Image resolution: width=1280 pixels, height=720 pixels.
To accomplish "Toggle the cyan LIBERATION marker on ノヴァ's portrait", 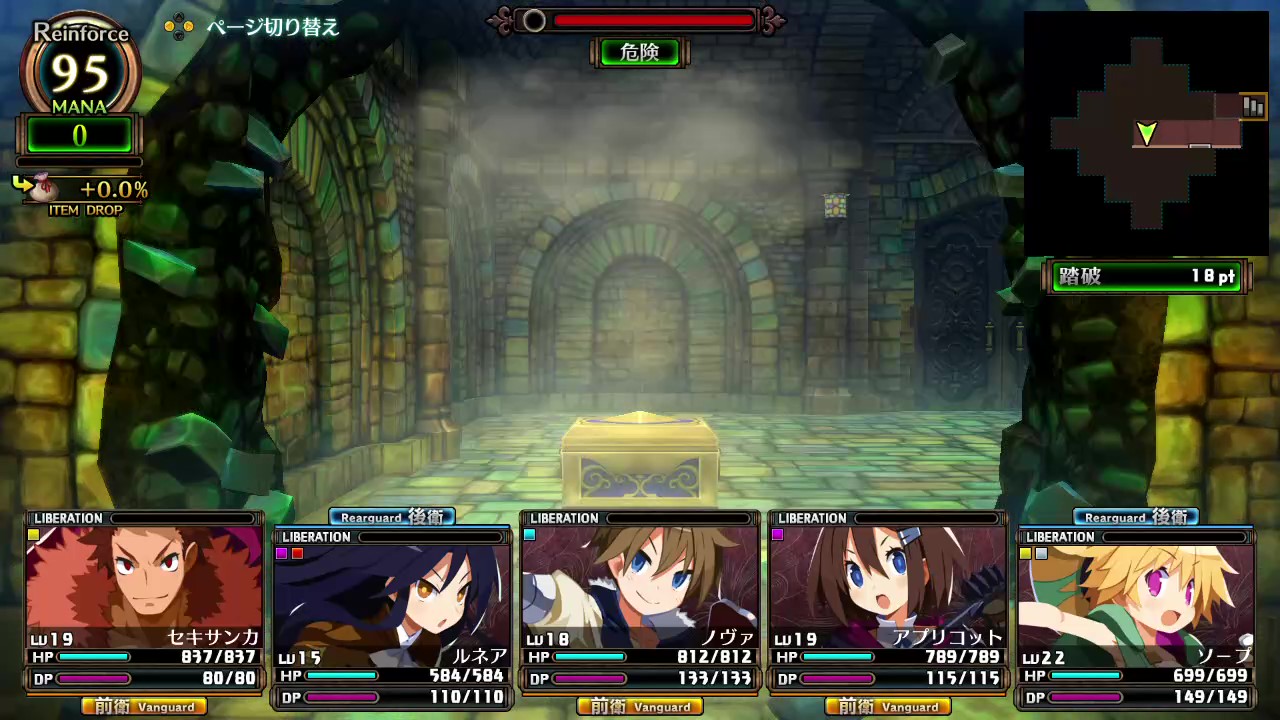I will point(529,535).
